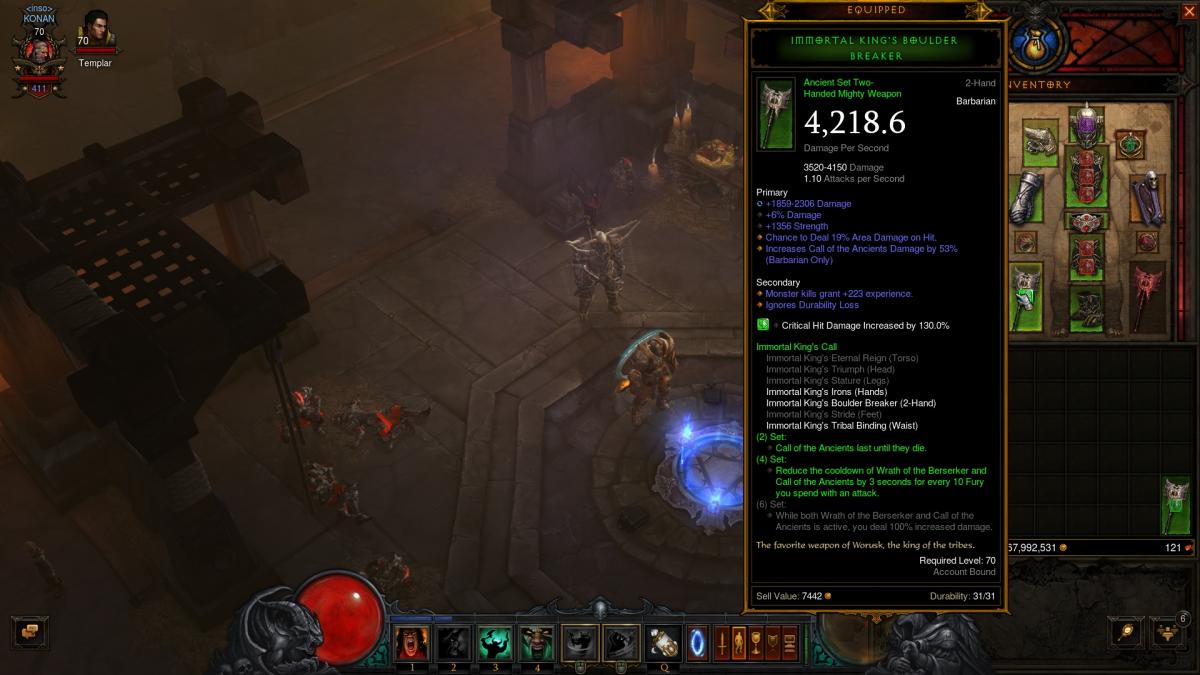Open the gold hand mirror wardrobe button
Image resolution: width=1200 pixels, height=675 pixels.
click(1127, 632)
